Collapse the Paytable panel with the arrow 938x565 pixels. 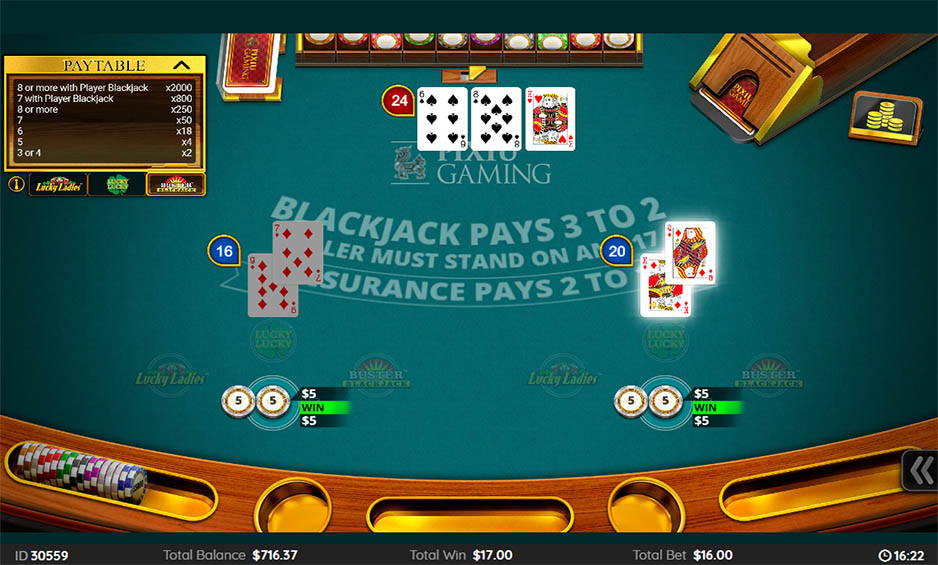point(183,65)
